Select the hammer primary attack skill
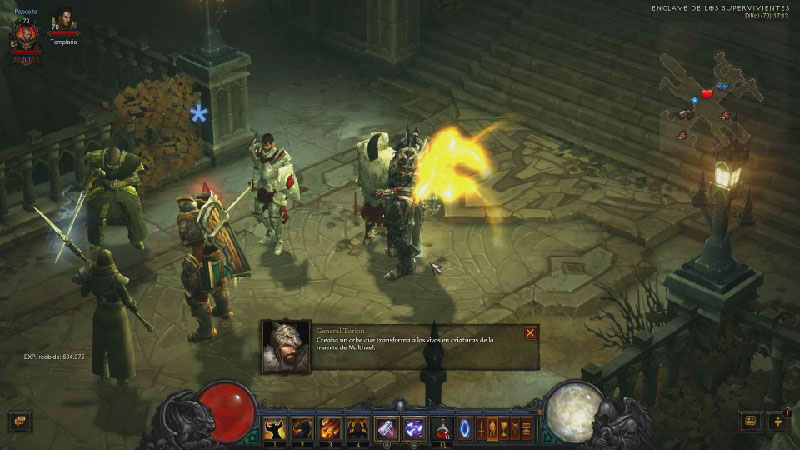 (x=386, y=429)
